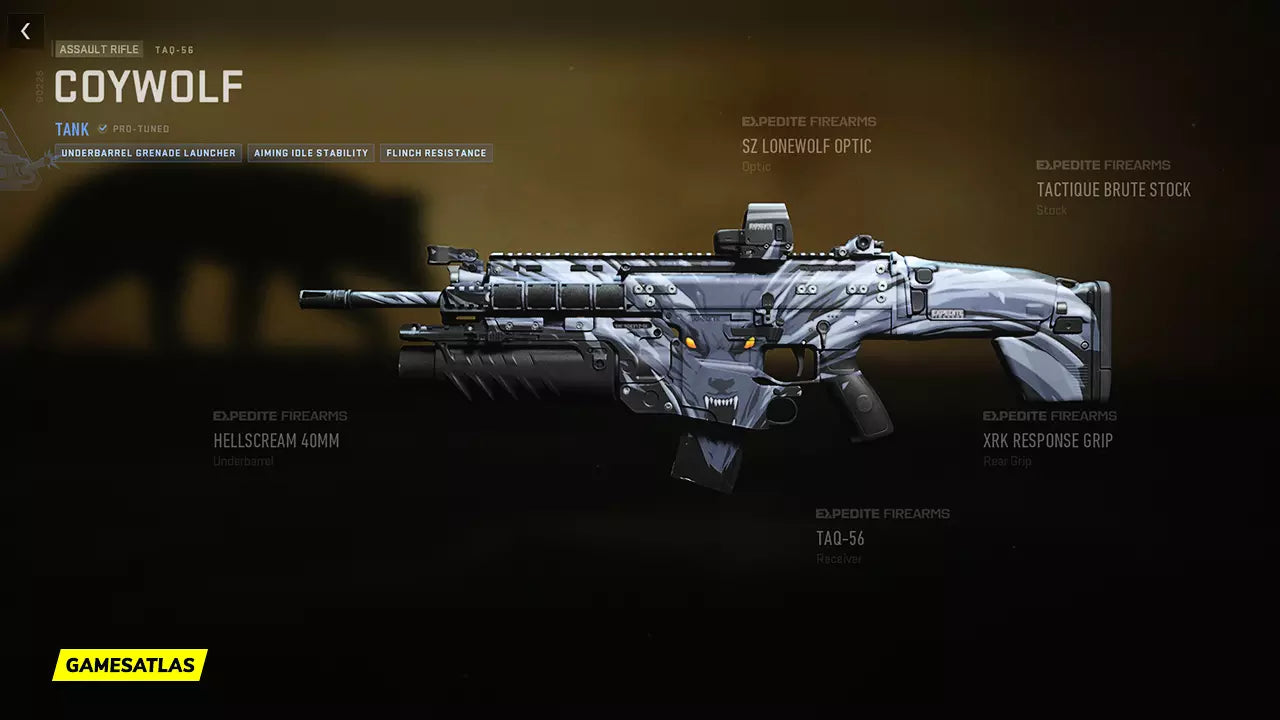
Task: Select the Aiming Idle Stability tag
Action: [x=311, y=153]
